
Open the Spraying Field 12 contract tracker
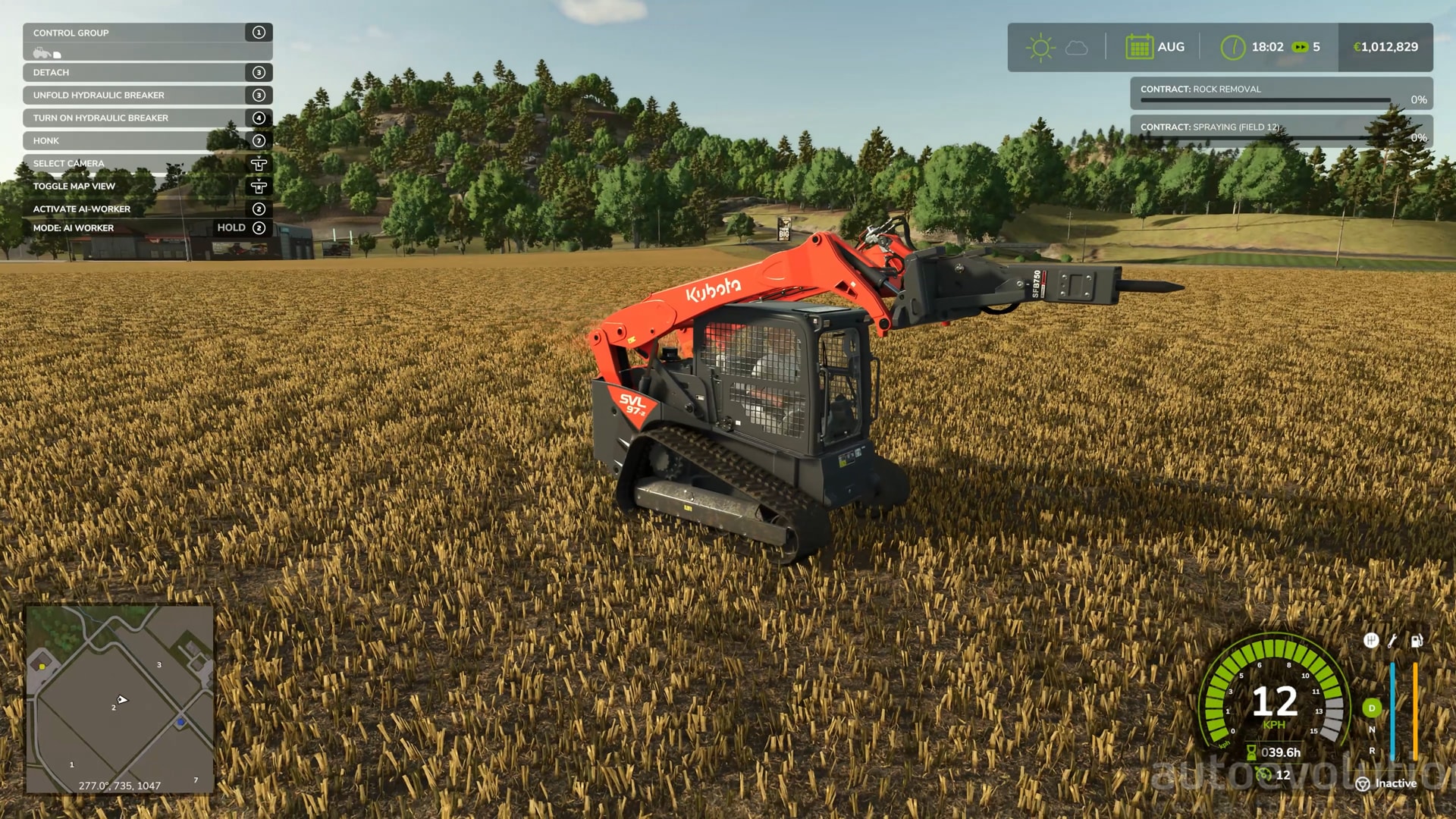click(x=1281, y=131)
